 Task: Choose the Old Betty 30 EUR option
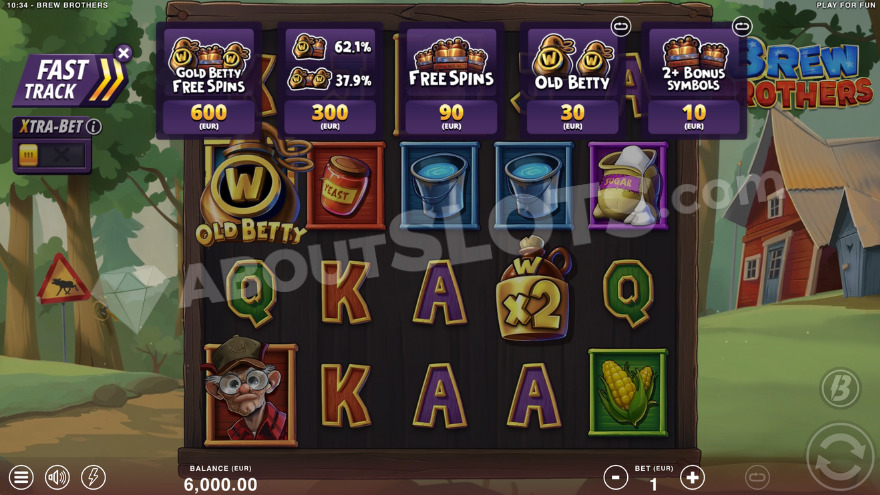coord(572,80)
